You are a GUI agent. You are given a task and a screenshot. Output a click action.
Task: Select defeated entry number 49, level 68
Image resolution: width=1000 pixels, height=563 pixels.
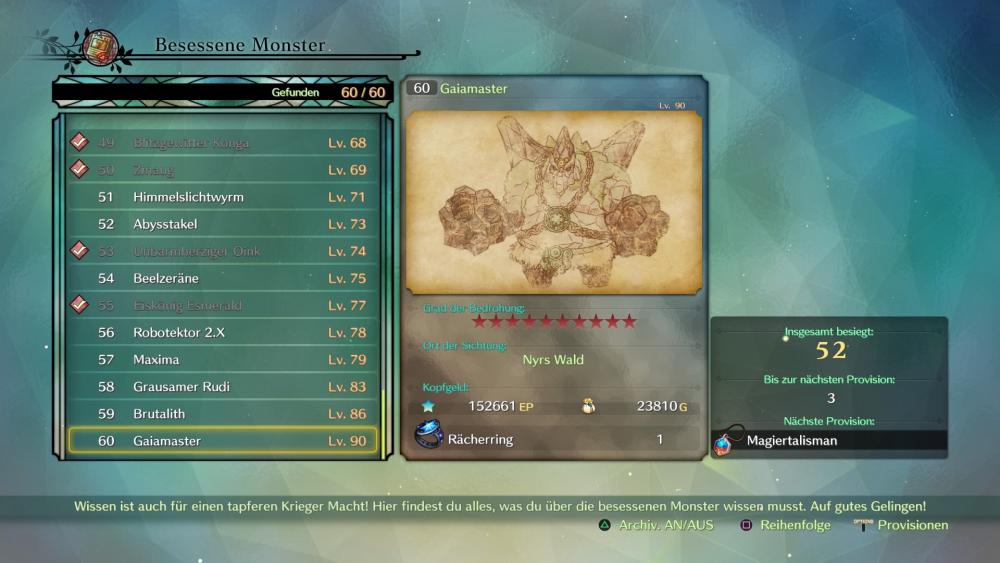pos(222,143)
